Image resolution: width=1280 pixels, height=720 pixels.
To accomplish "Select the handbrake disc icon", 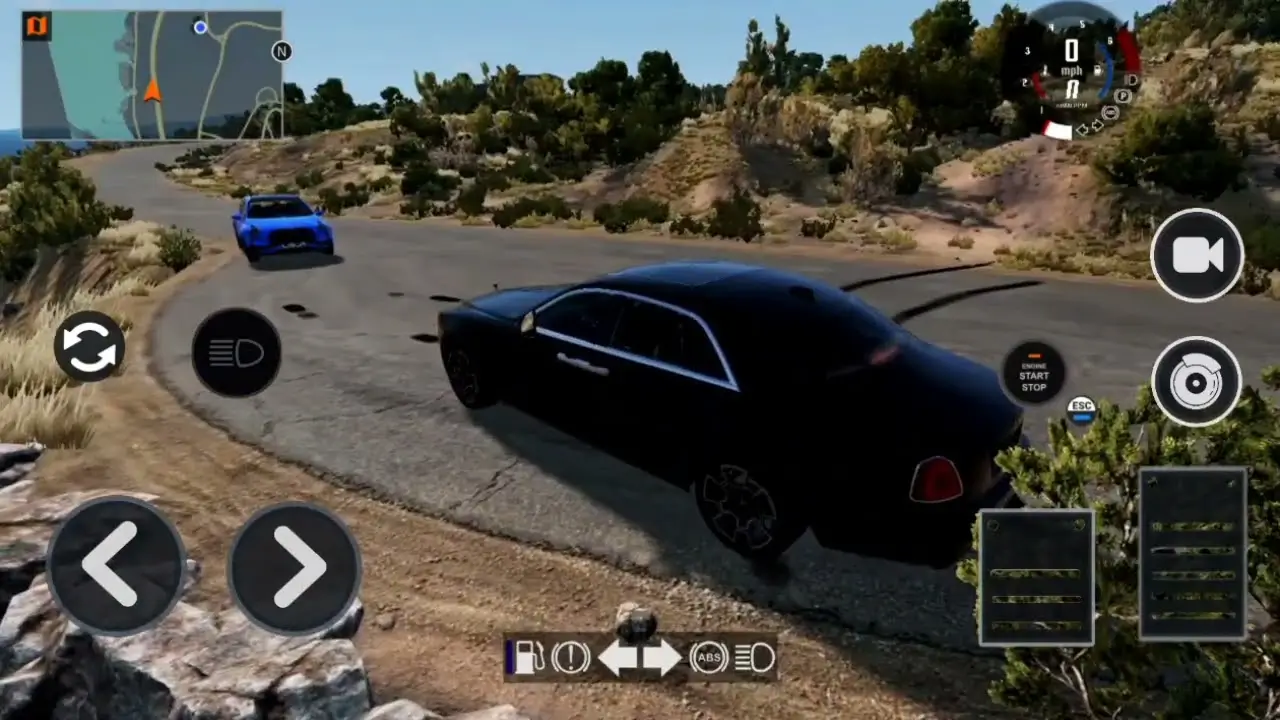I will pos(1197,381).
